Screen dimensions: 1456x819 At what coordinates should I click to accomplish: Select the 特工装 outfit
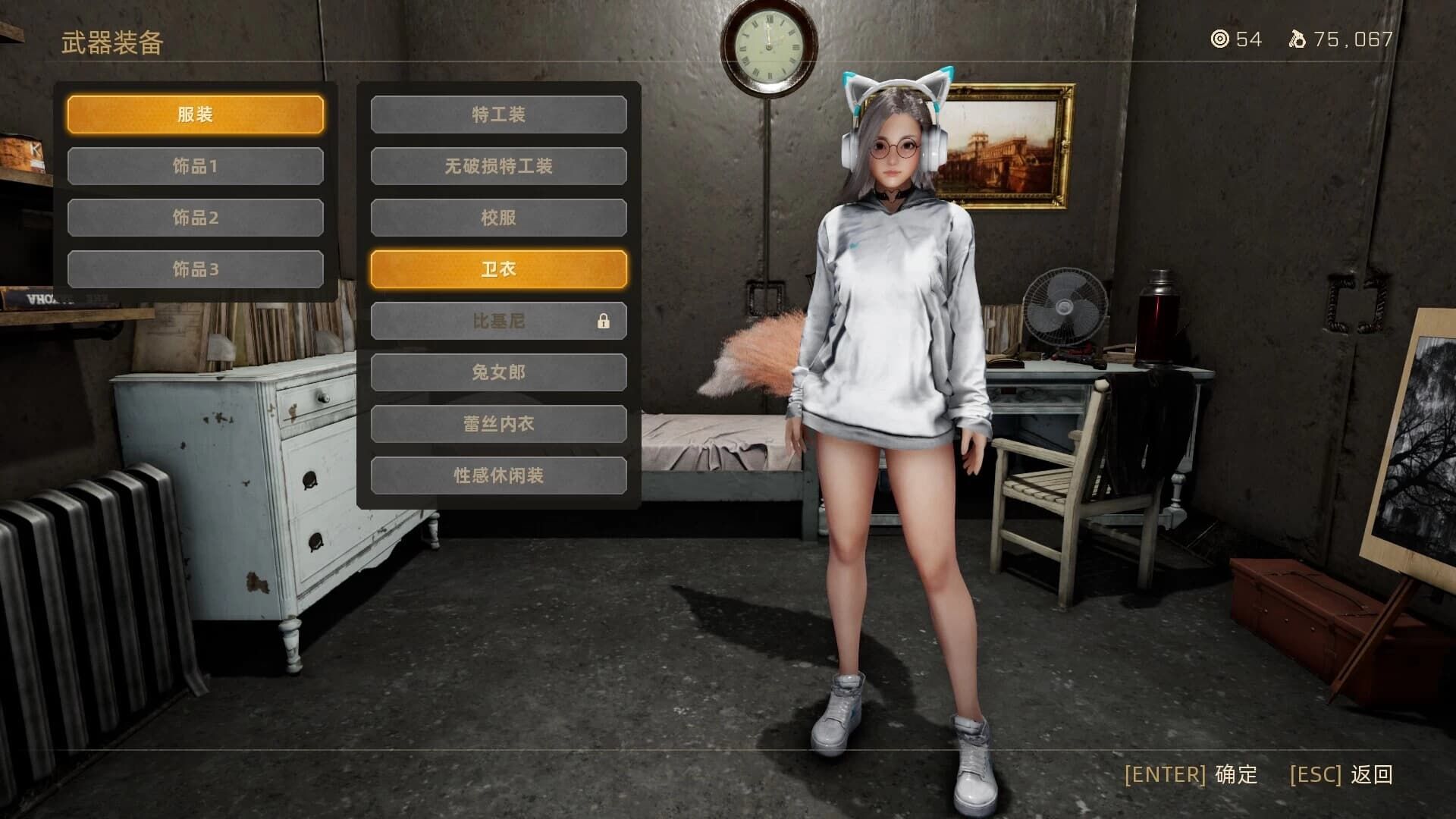(x=497, y=114)
